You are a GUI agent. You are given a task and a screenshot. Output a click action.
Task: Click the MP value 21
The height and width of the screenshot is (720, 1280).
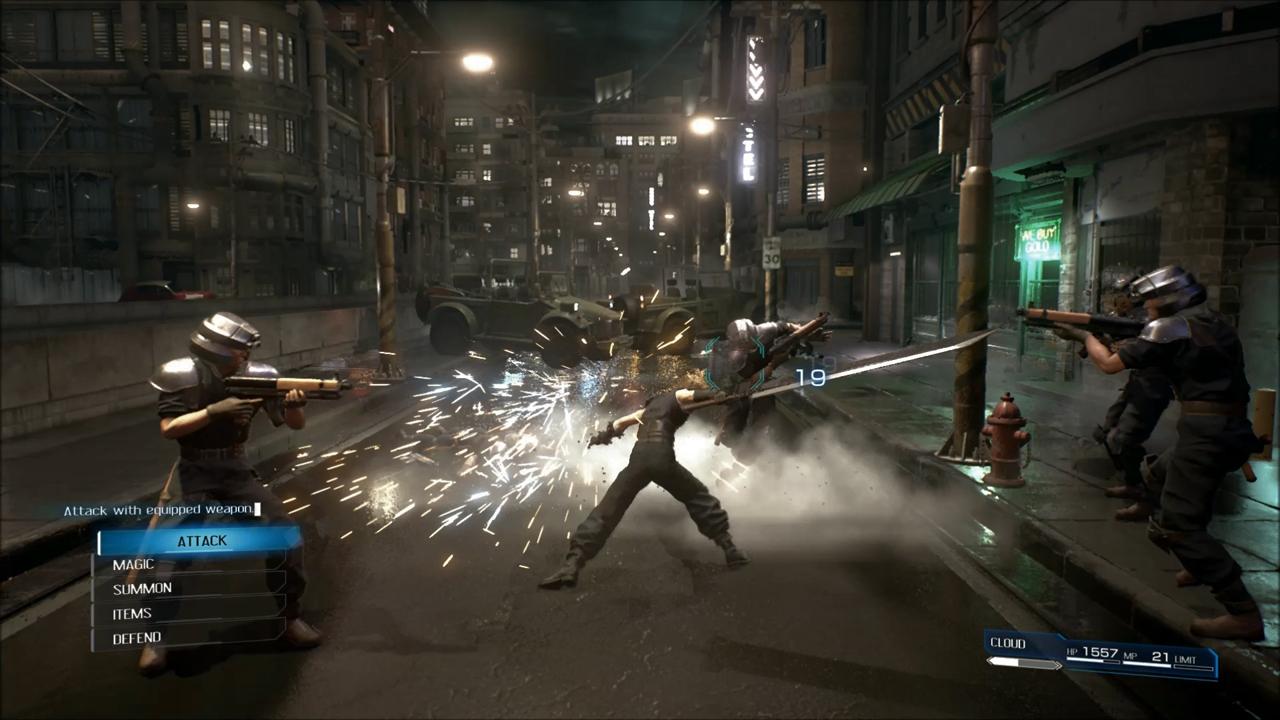[x=1160, y=655]
